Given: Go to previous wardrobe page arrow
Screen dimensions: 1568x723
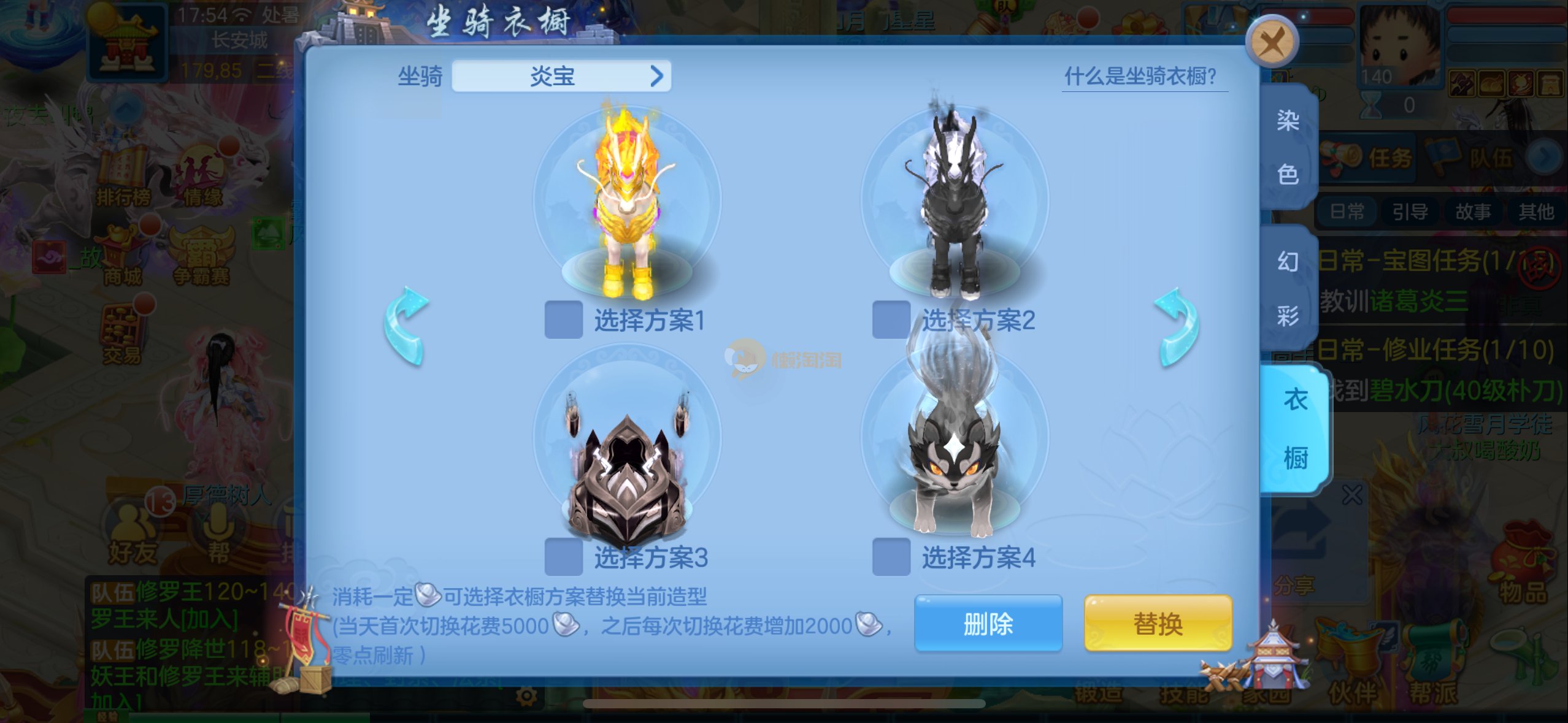Looking at the screenshot, I should point(405,326).
